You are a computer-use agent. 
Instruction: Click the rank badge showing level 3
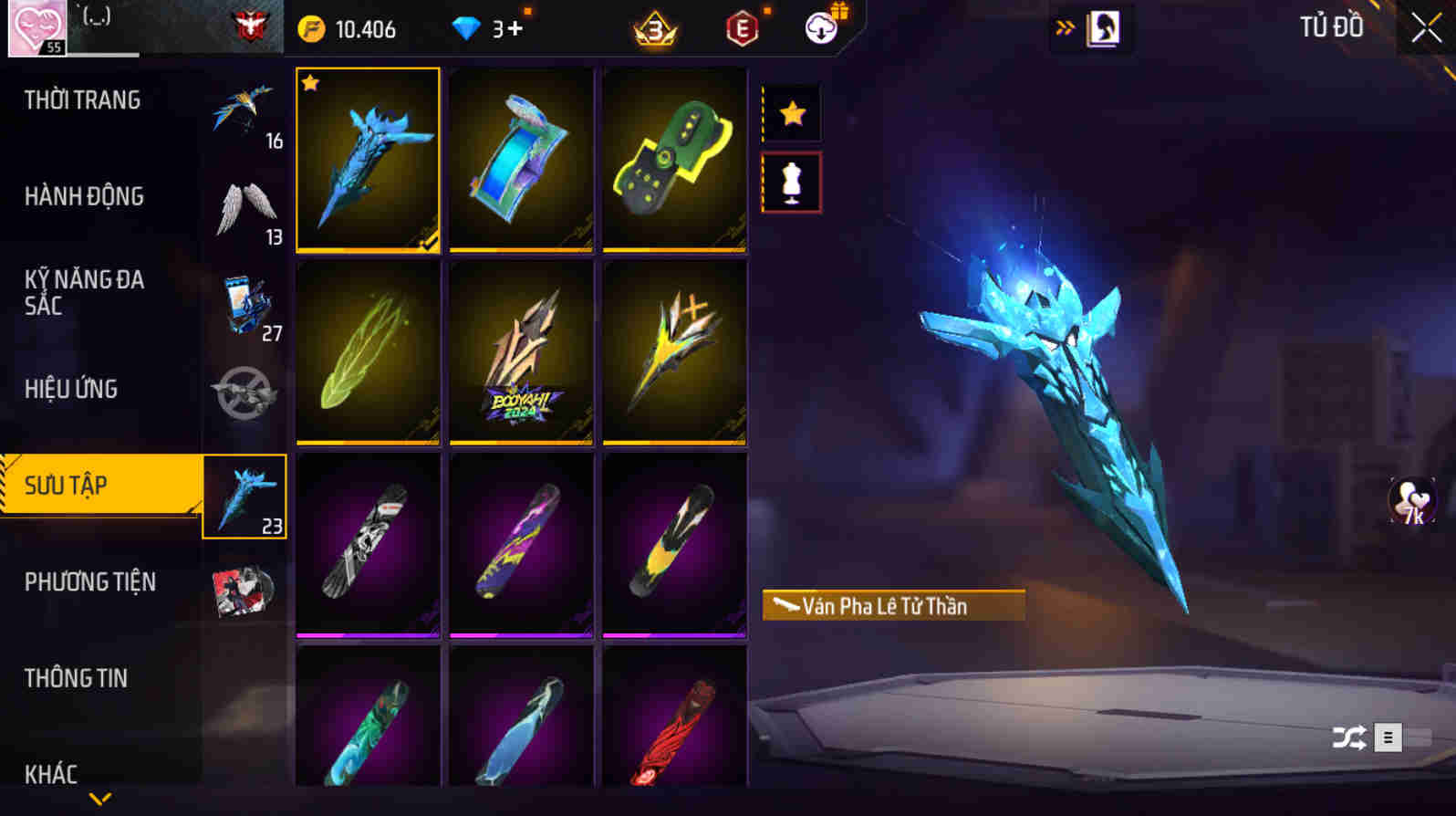656,27
